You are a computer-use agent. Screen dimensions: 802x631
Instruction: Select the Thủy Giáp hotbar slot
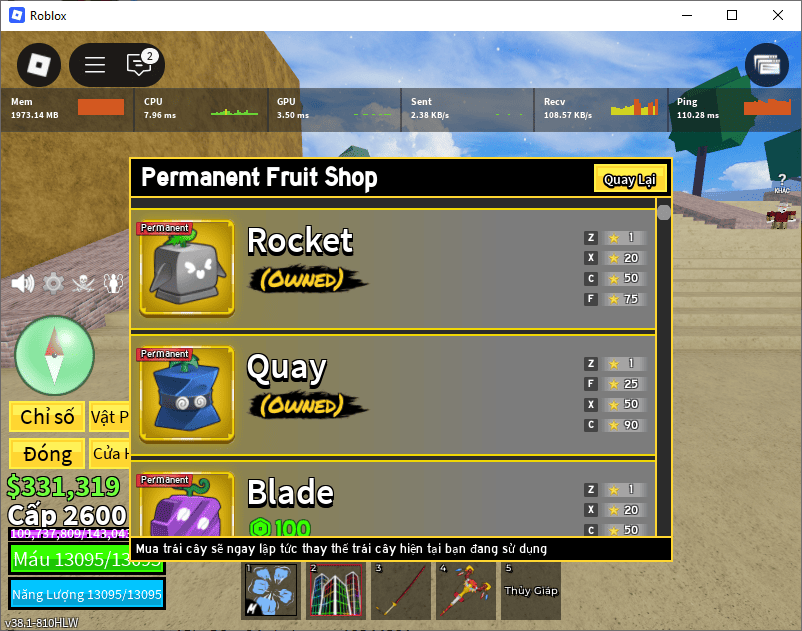(x=530, y=591)
